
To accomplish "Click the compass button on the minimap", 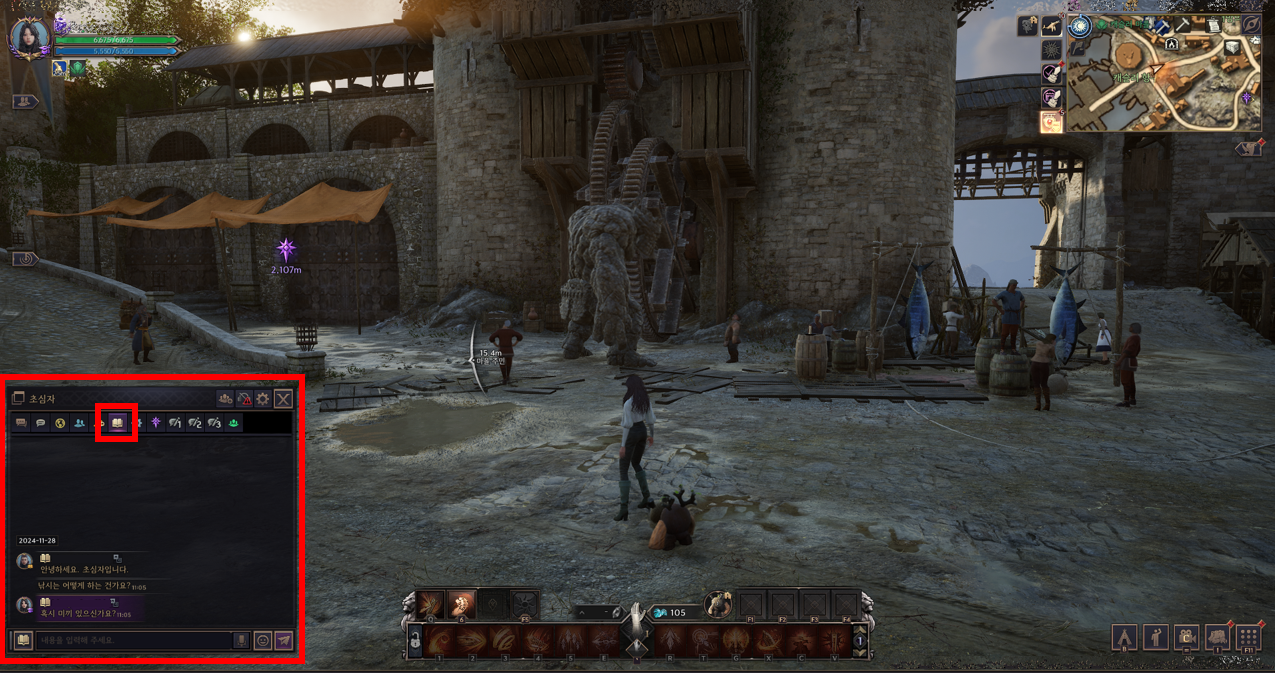I will click(1251, 24).
